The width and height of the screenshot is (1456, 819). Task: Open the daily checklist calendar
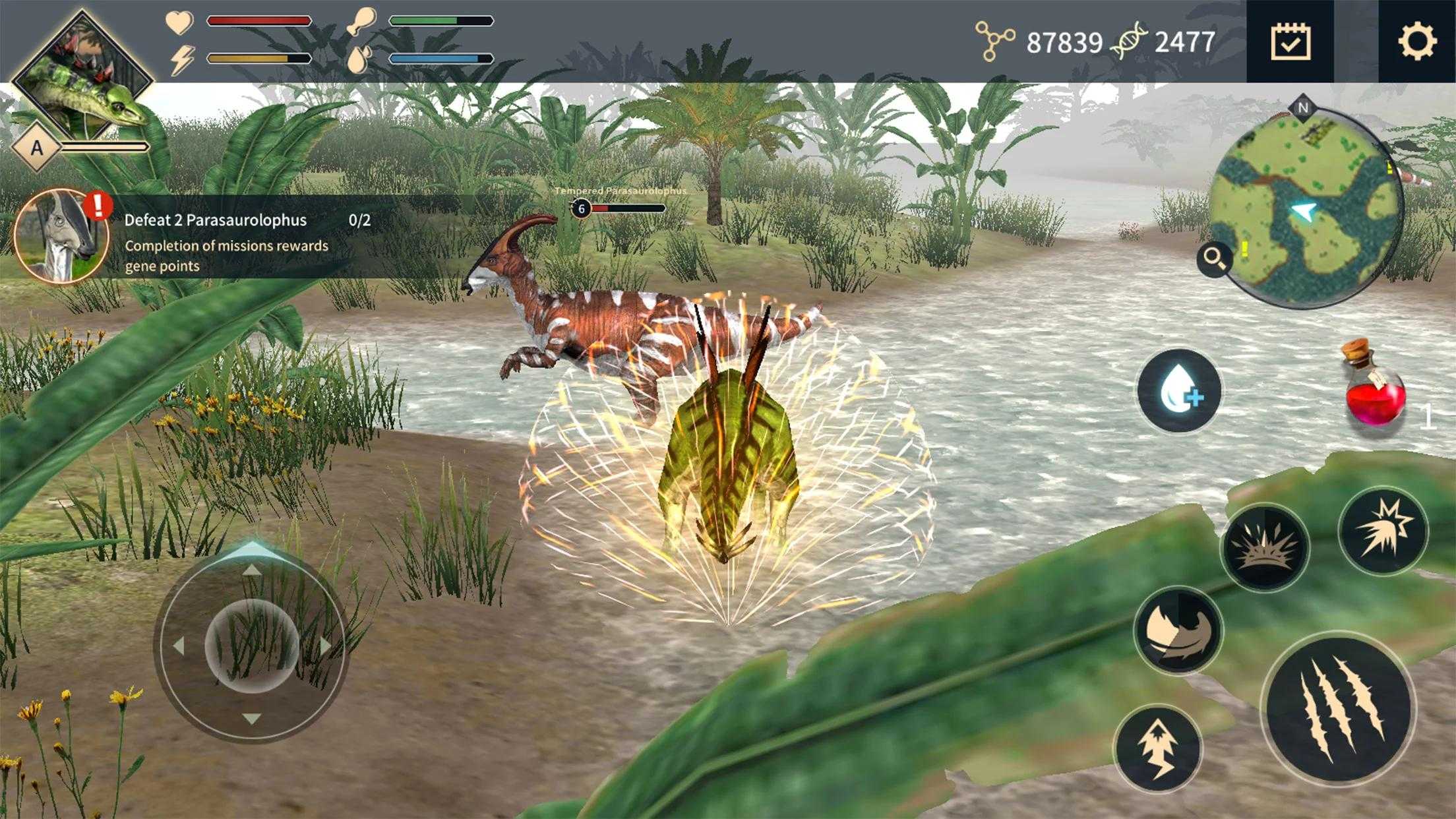(1290, 42)
